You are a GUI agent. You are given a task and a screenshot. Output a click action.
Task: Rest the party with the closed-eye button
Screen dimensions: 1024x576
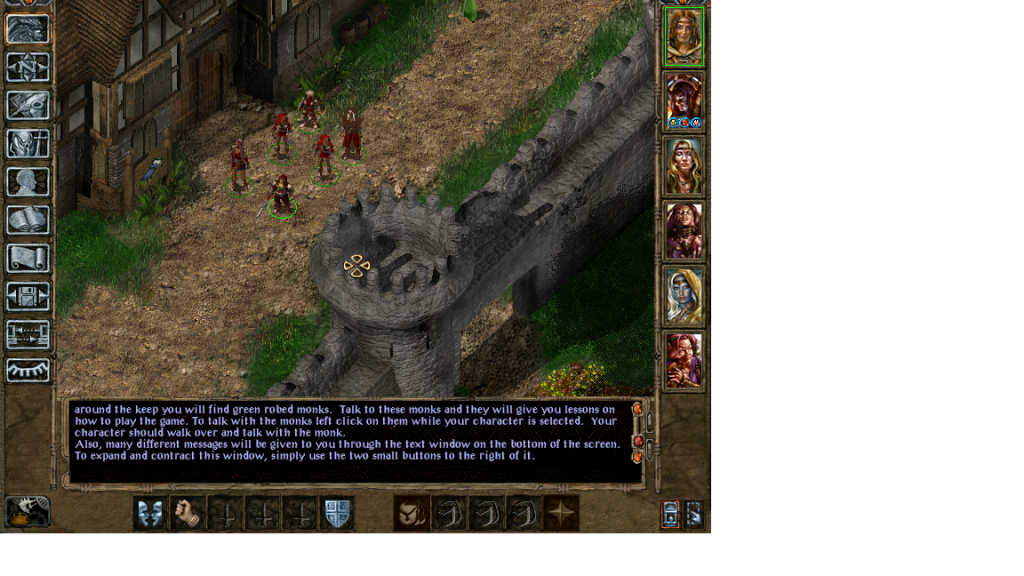pyautogui.click(x=28, y=371)
